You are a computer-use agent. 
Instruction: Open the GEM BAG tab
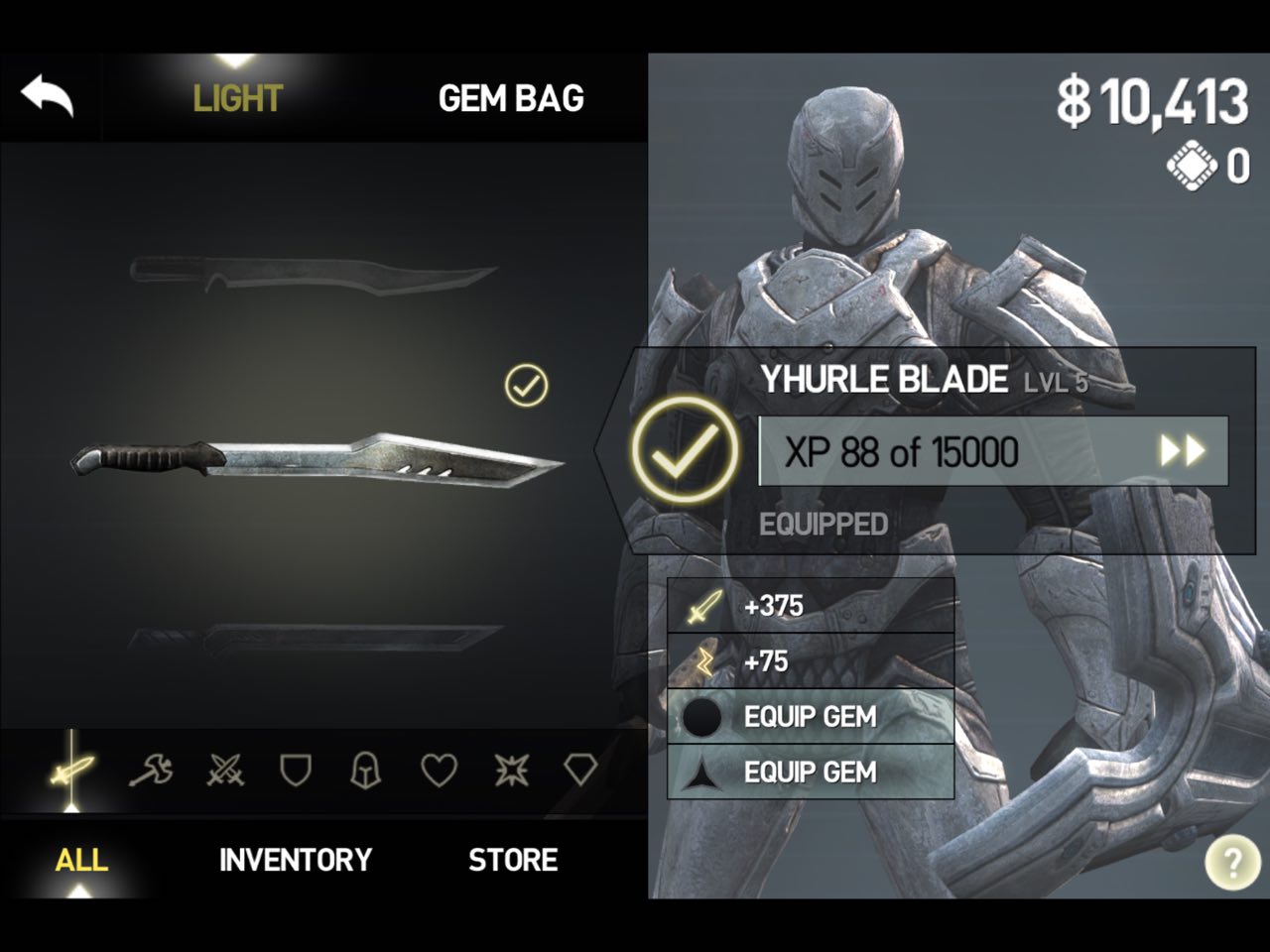[x=511, y=98]
